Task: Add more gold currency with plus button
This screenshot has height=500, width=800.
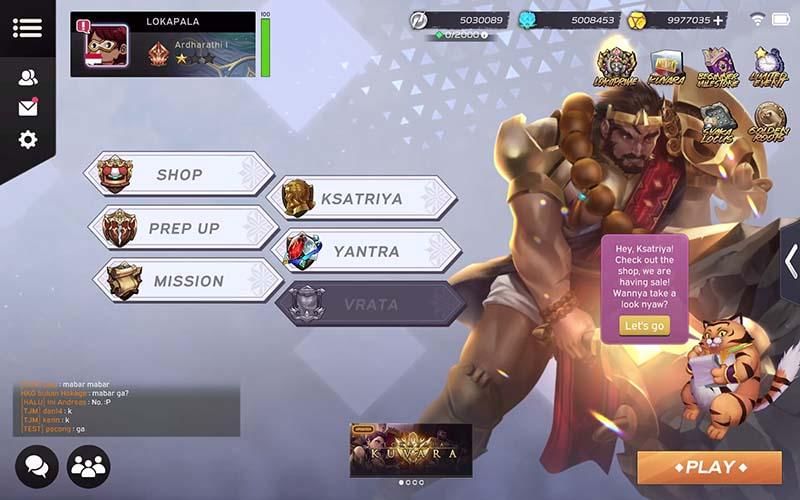Action: tap(718, 20)
